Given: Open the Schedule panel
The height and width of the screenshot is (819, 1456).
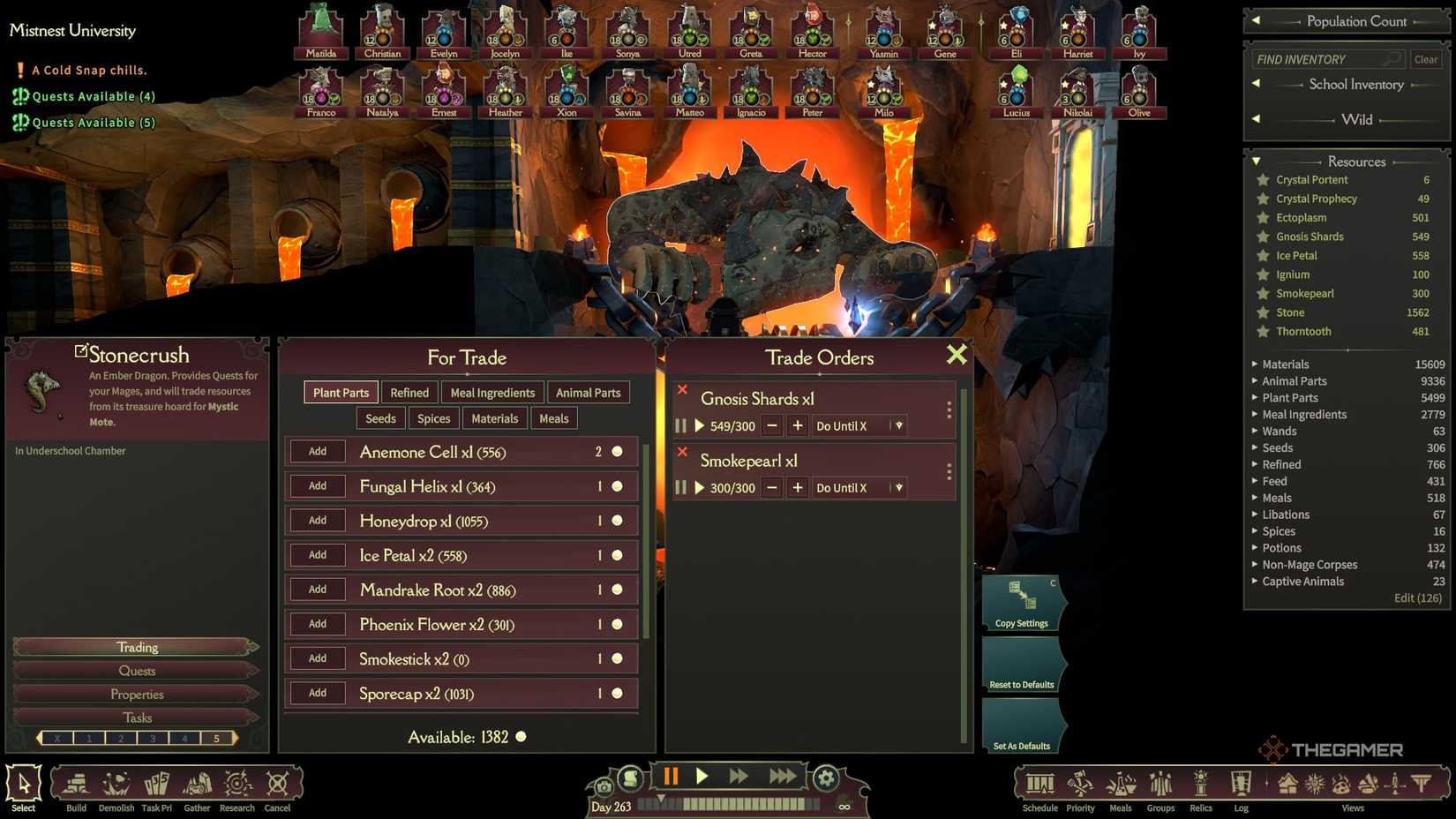Looking at the screenshot, I should click(x=1039, y=784).
